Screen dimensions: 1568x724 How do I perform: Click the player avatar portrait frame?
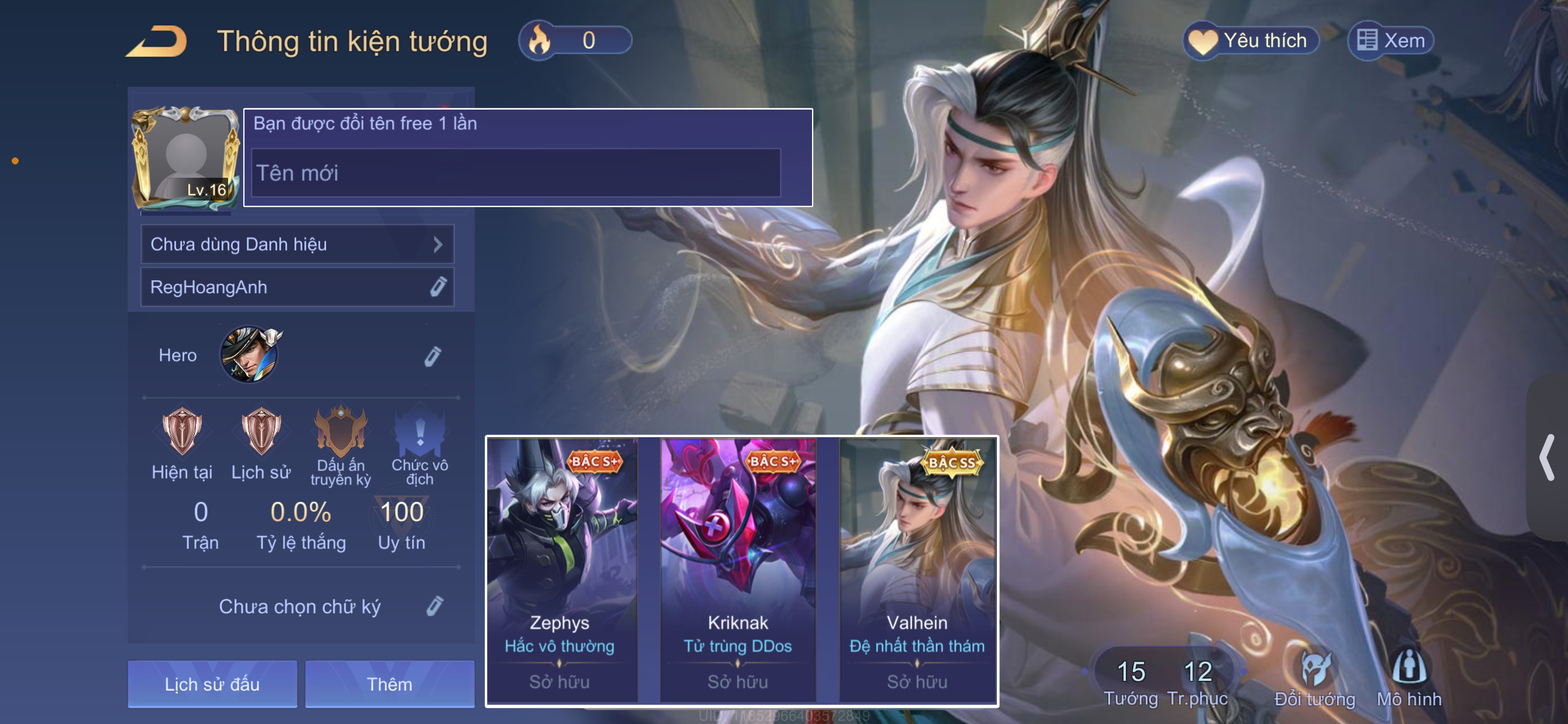[x=186, y=157]
